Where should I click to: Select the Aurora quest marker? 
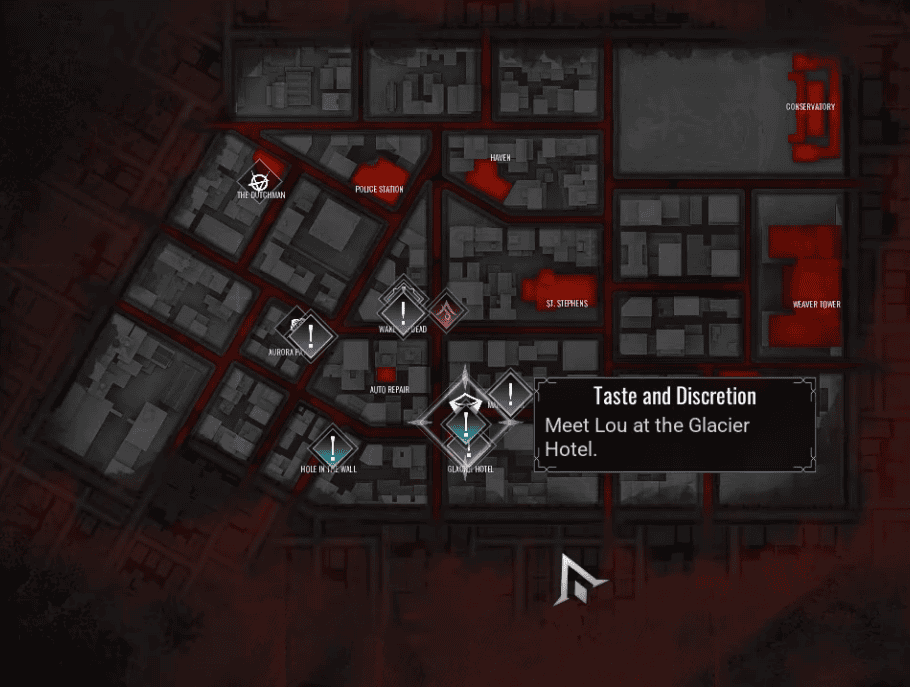tap(311, 334)
